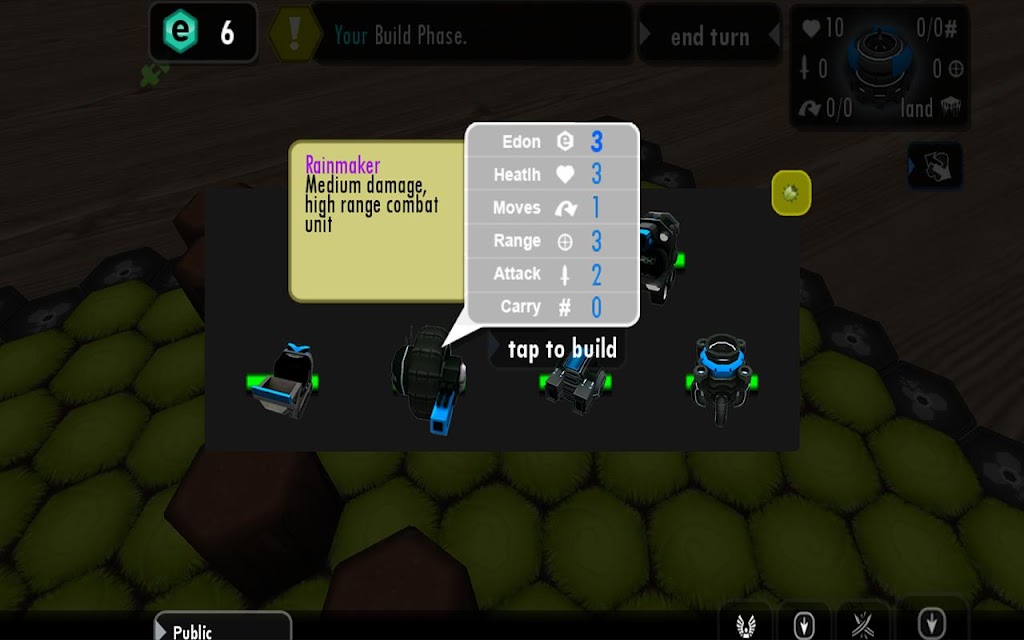
Task: Activate the winged emblem icon
Action: [745, 624]
